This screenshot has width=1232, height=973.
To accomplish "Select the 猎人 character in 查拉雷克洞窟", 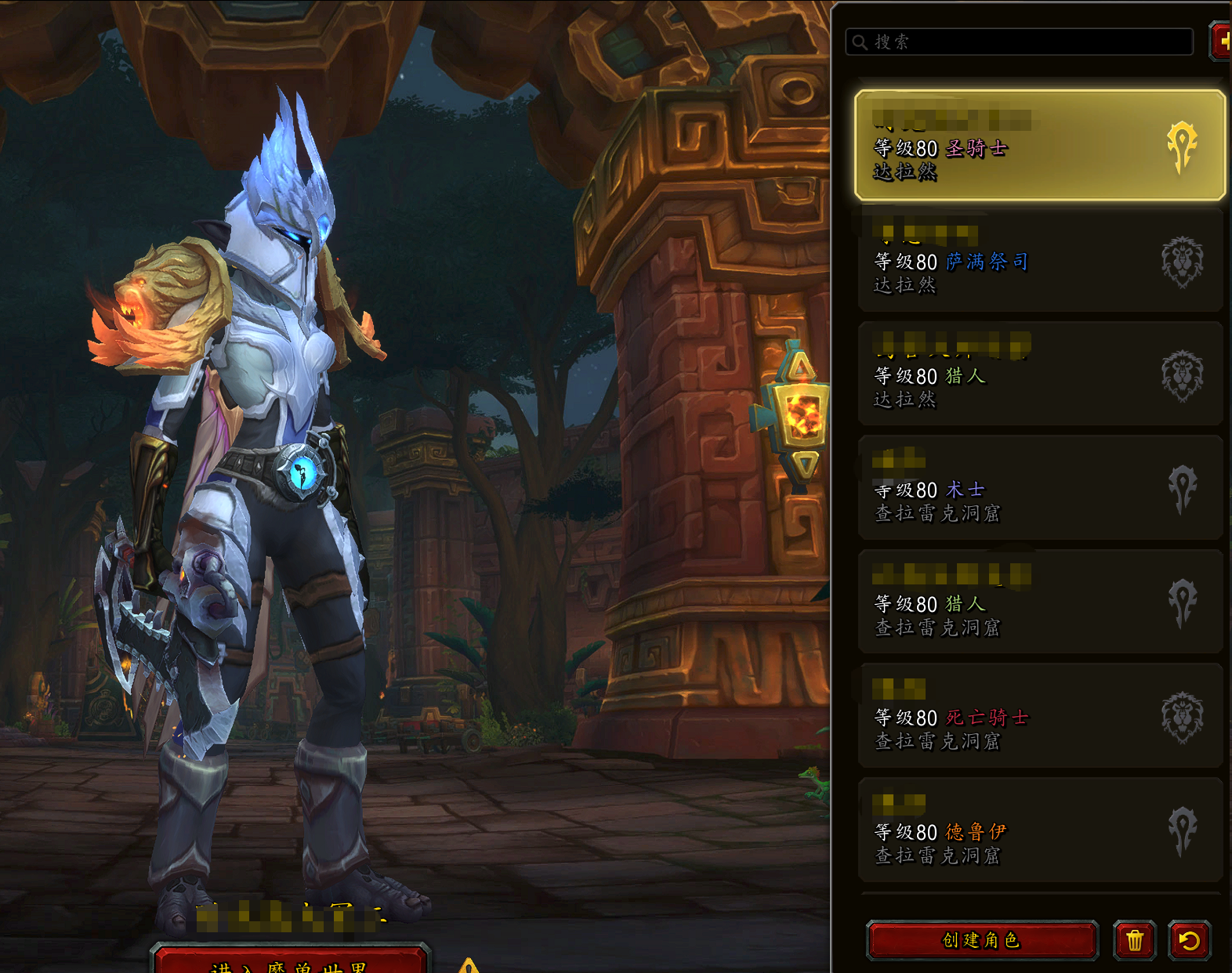I will coord(1039,603).
